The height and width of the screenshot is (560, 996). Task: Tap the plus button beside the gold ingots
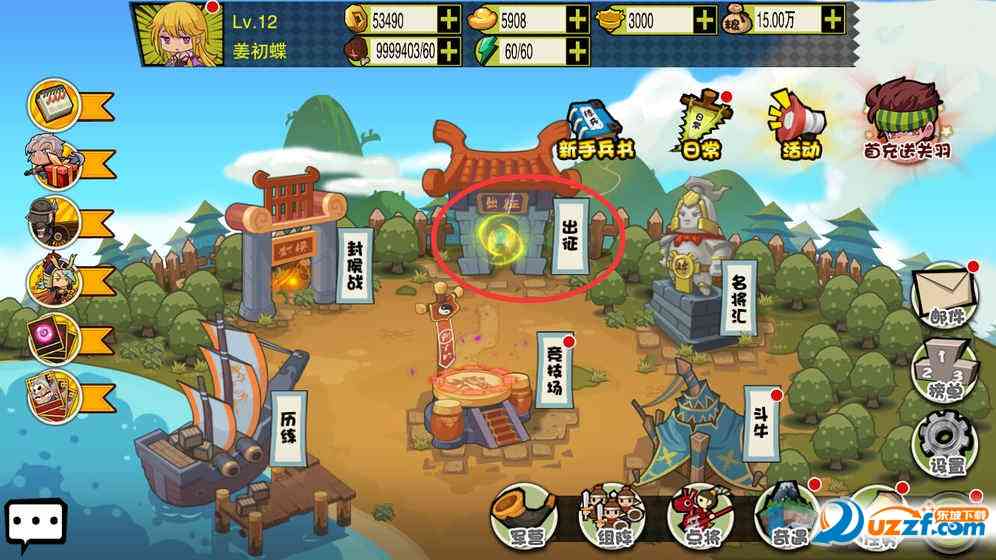577,19
